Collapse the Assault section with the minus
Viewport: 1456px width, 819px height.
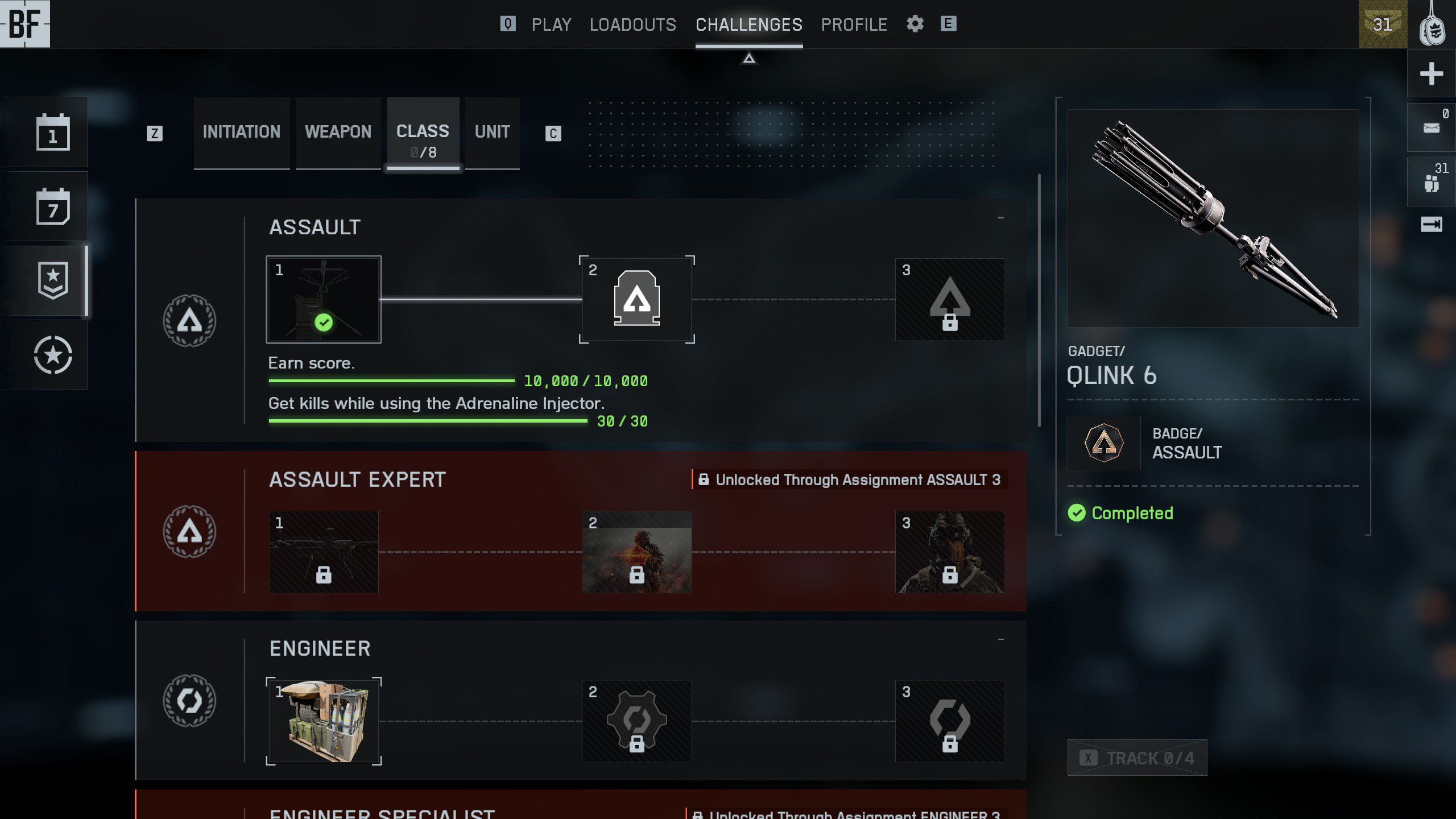click(1000, 217)
